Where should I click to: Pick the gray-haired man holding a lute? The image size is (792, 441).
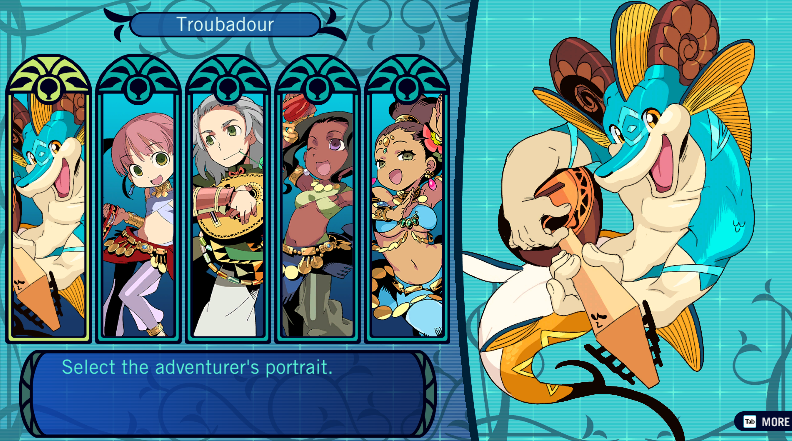[x=228, y=215]
